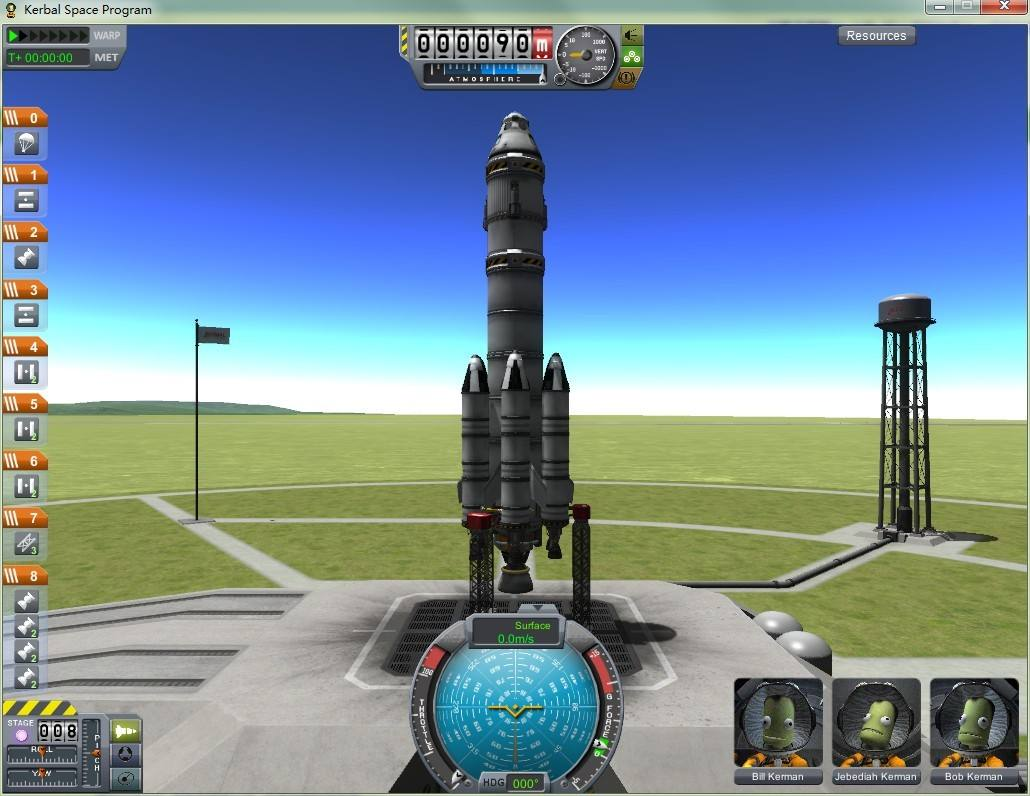1030x796 pixels.
Task: Switch to the docking mode button
Action: (126, 755)
